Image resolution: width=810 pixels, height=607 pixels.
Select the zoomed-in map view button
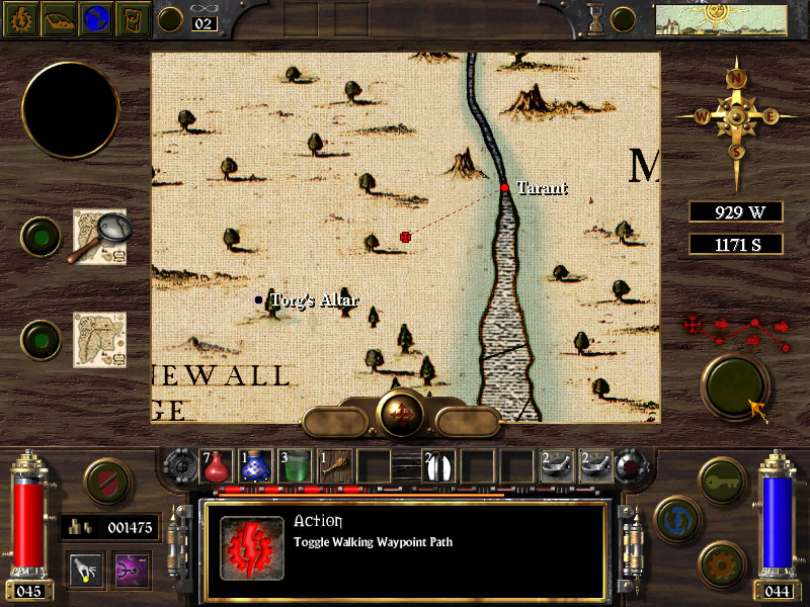pyautogui.click(x=99, y=236)
